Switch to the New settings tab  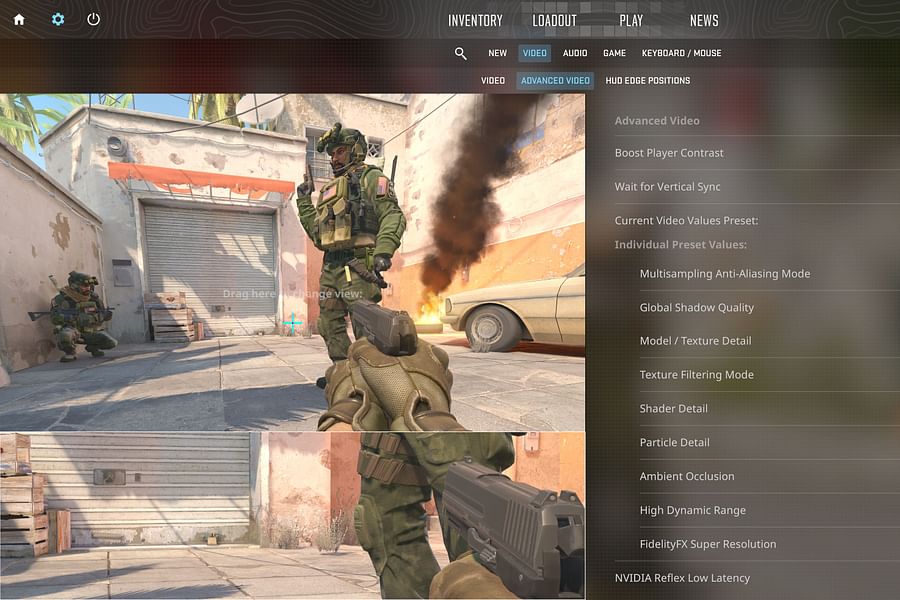click(x=497, y=54)
